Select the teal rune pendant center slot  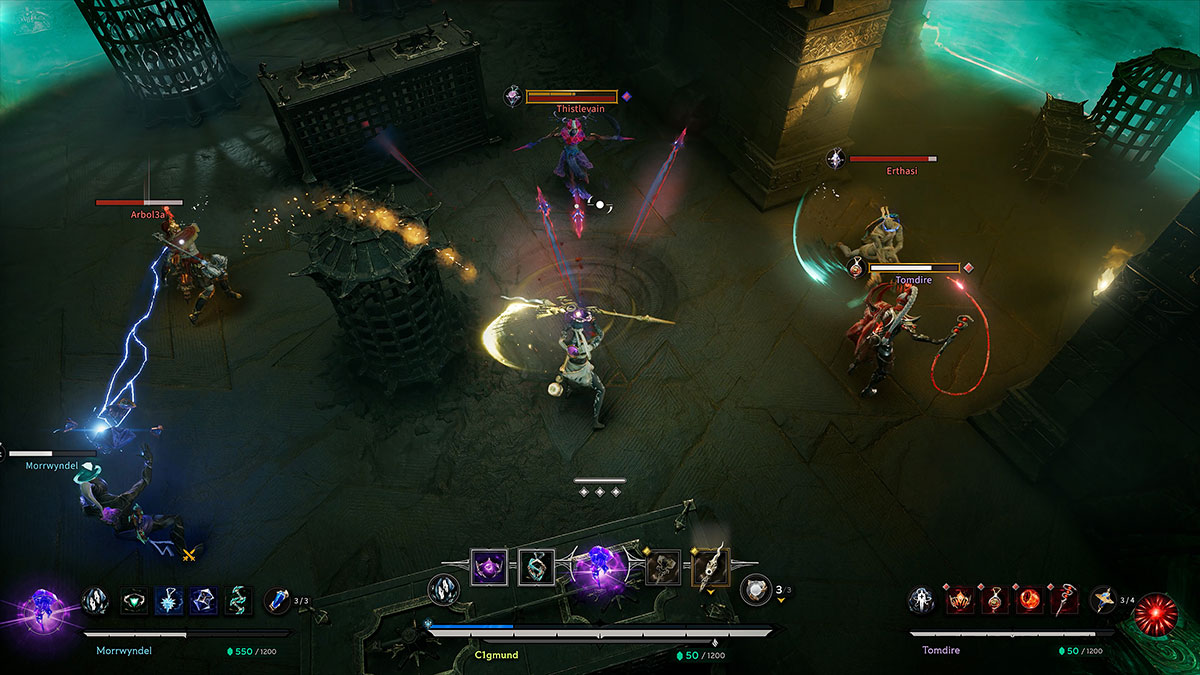pyautogui.click(x=538, y=568)
